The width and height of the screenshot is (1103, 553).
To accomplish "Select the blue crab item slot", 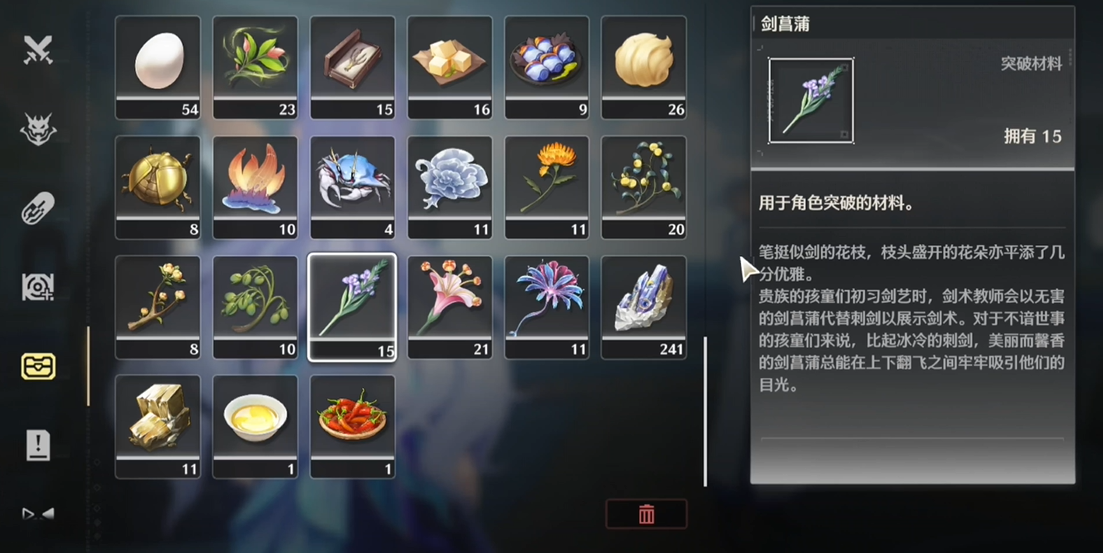I will [x=352, y=187].
